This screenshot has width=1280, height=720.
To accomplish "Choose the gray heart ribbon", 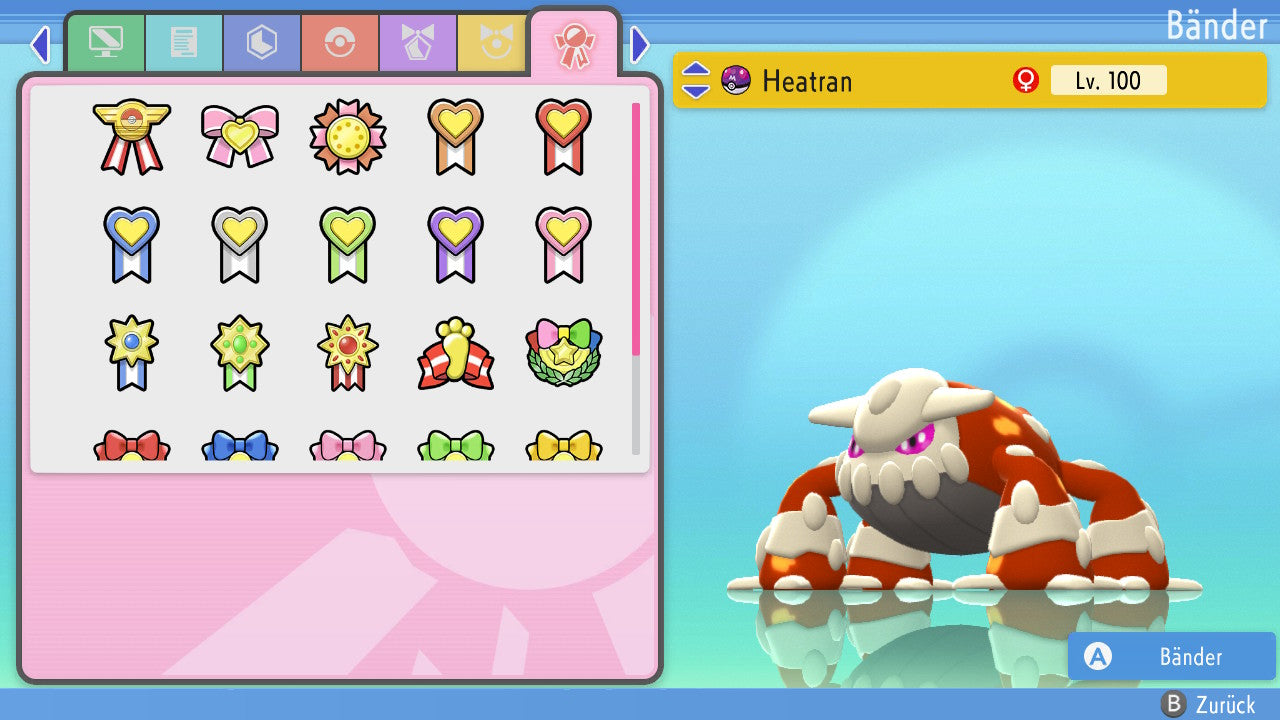I will pos(240,244).
